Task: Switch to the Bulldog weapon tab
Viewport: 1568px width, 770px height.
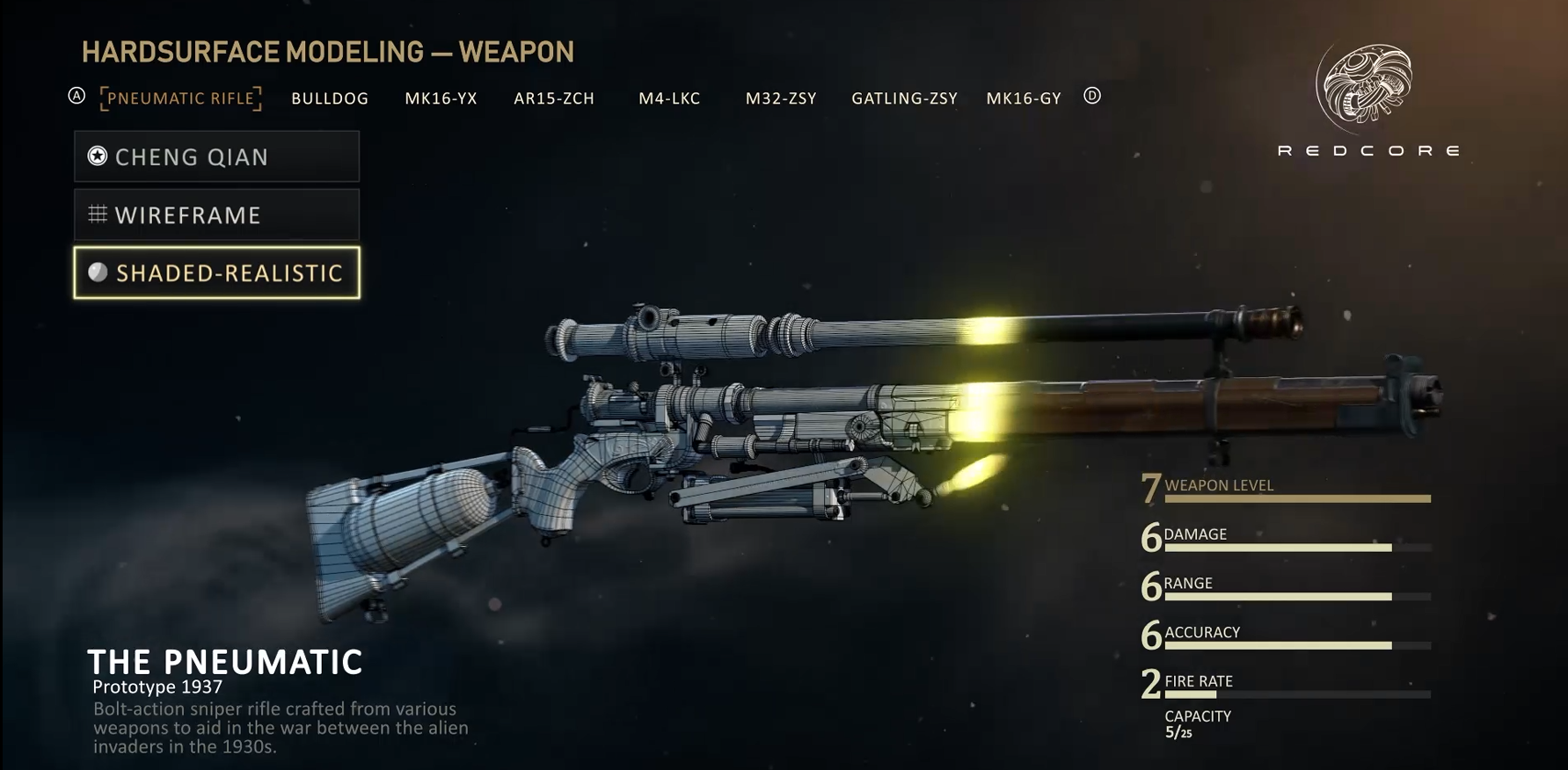Action: pos(330,98)
